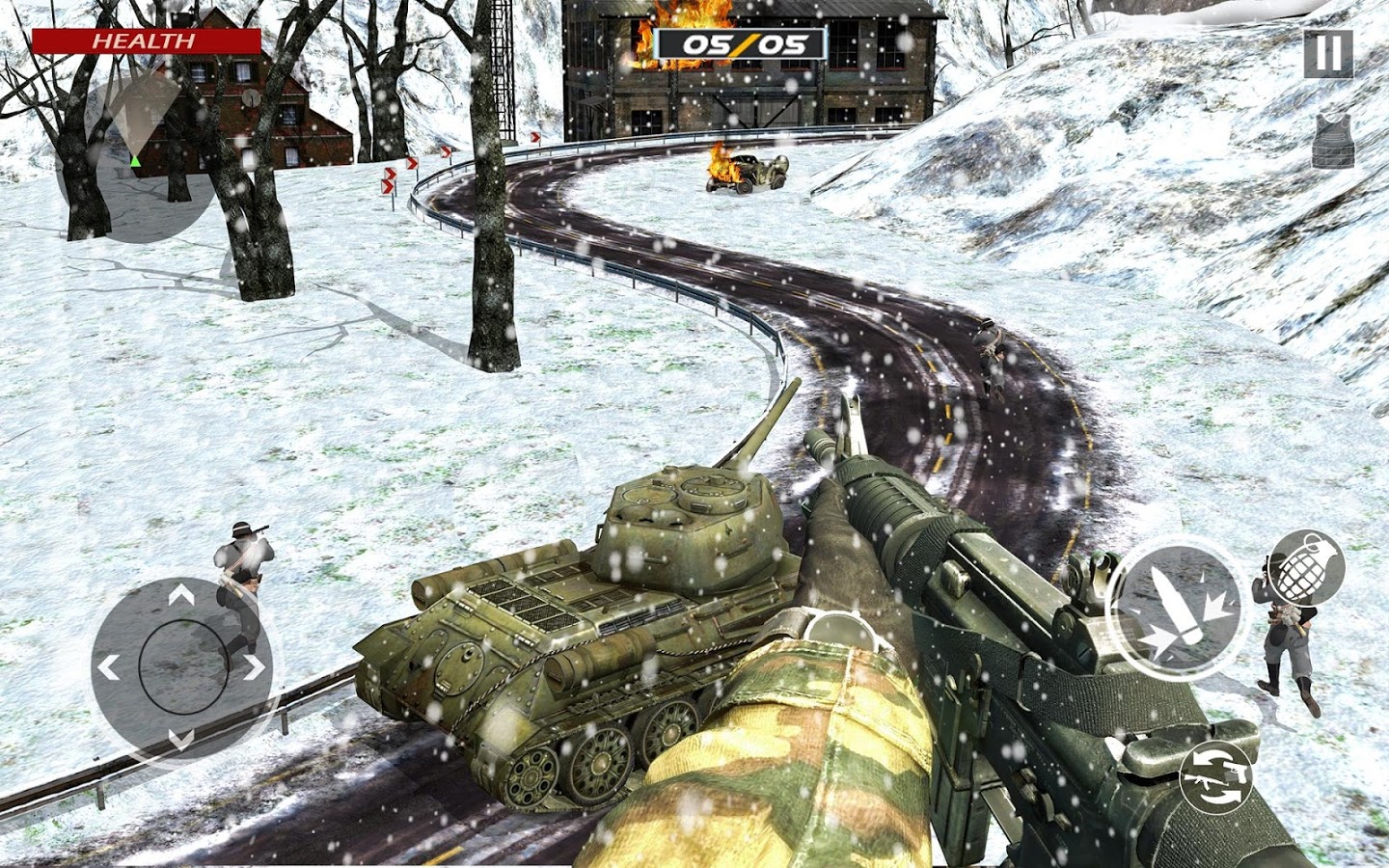
Task: Strafe right with the joystick's right arrow
Action: (x=254, y=666)
